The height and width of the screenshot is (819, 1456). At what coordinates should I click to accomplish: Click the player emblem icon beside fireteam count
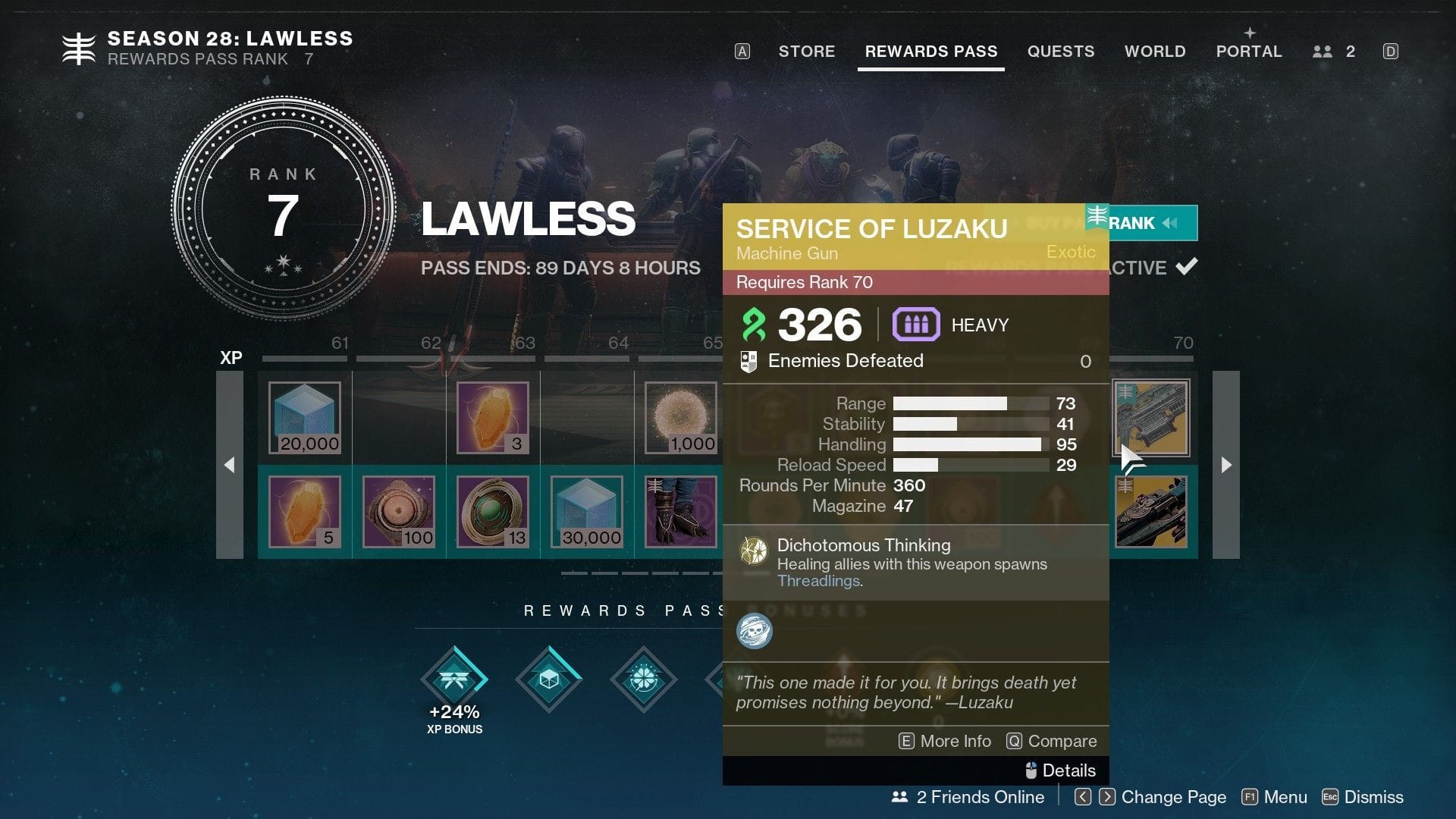tap(1322, 52)
